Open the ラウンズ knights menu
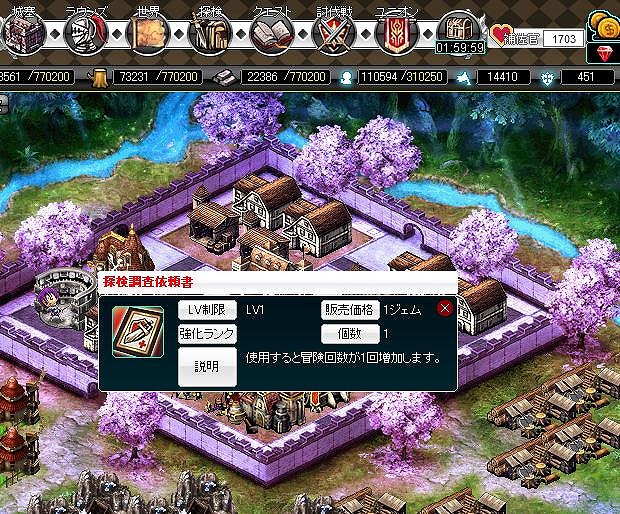This screenshot has width=620, height=514. click(83, 33)
